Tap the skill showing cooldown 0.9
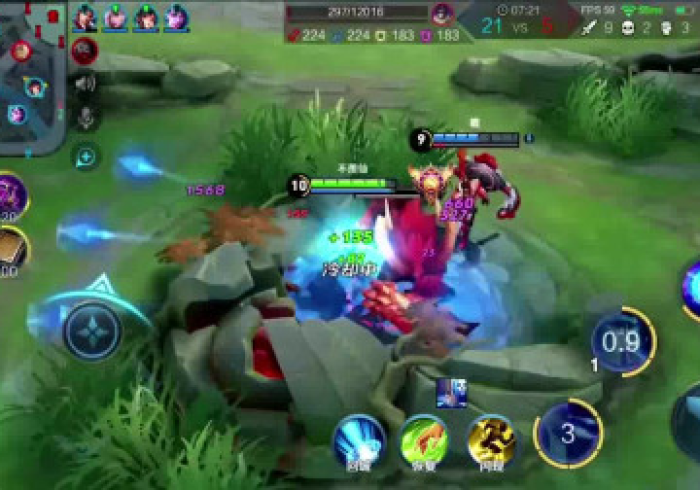Viewport: 700px width, 490px height. (x=621, y=342)
